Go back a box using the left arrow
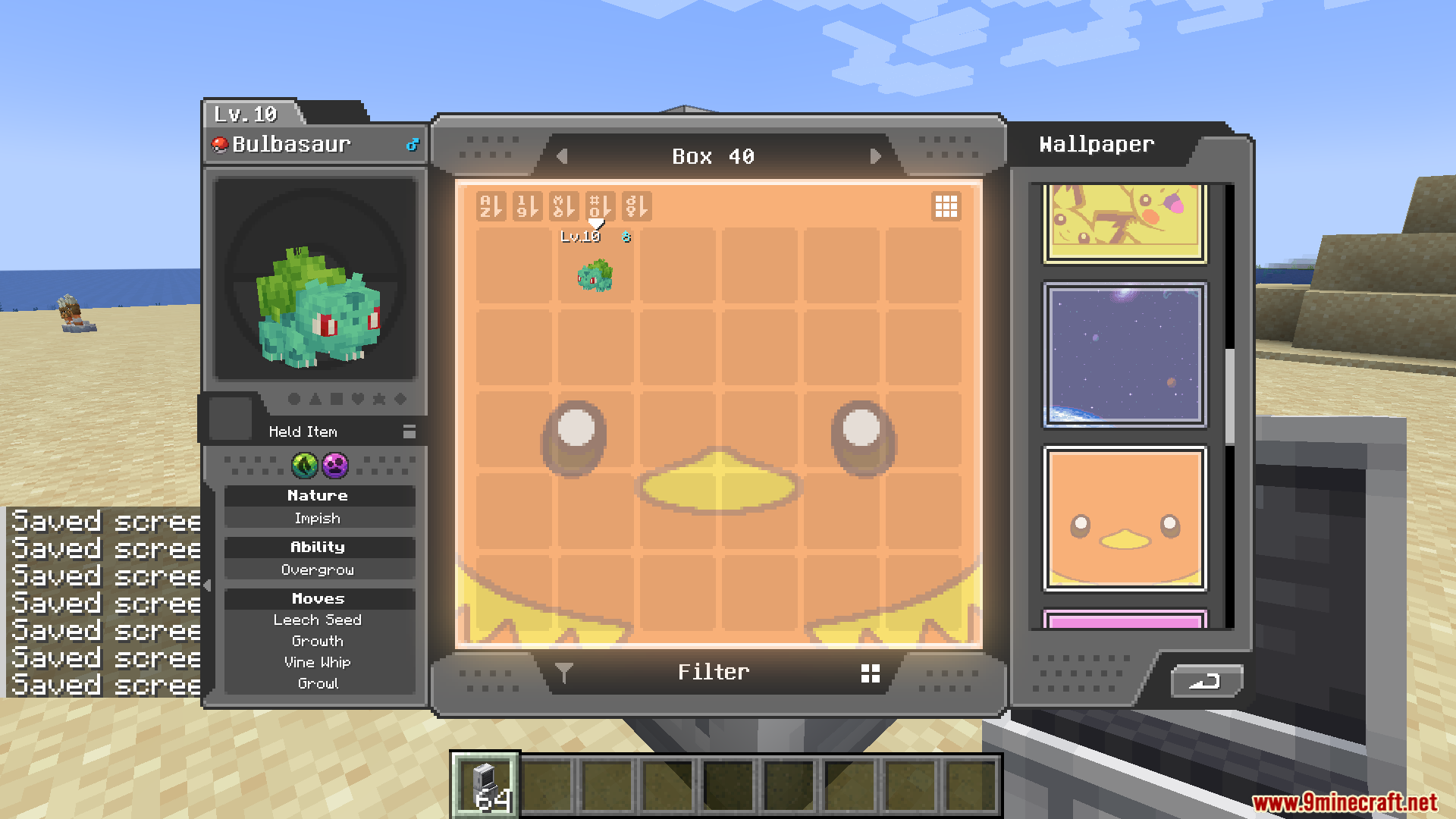Screen dimensions: 1456x819 pyautogui.click(x=562, y=156)
